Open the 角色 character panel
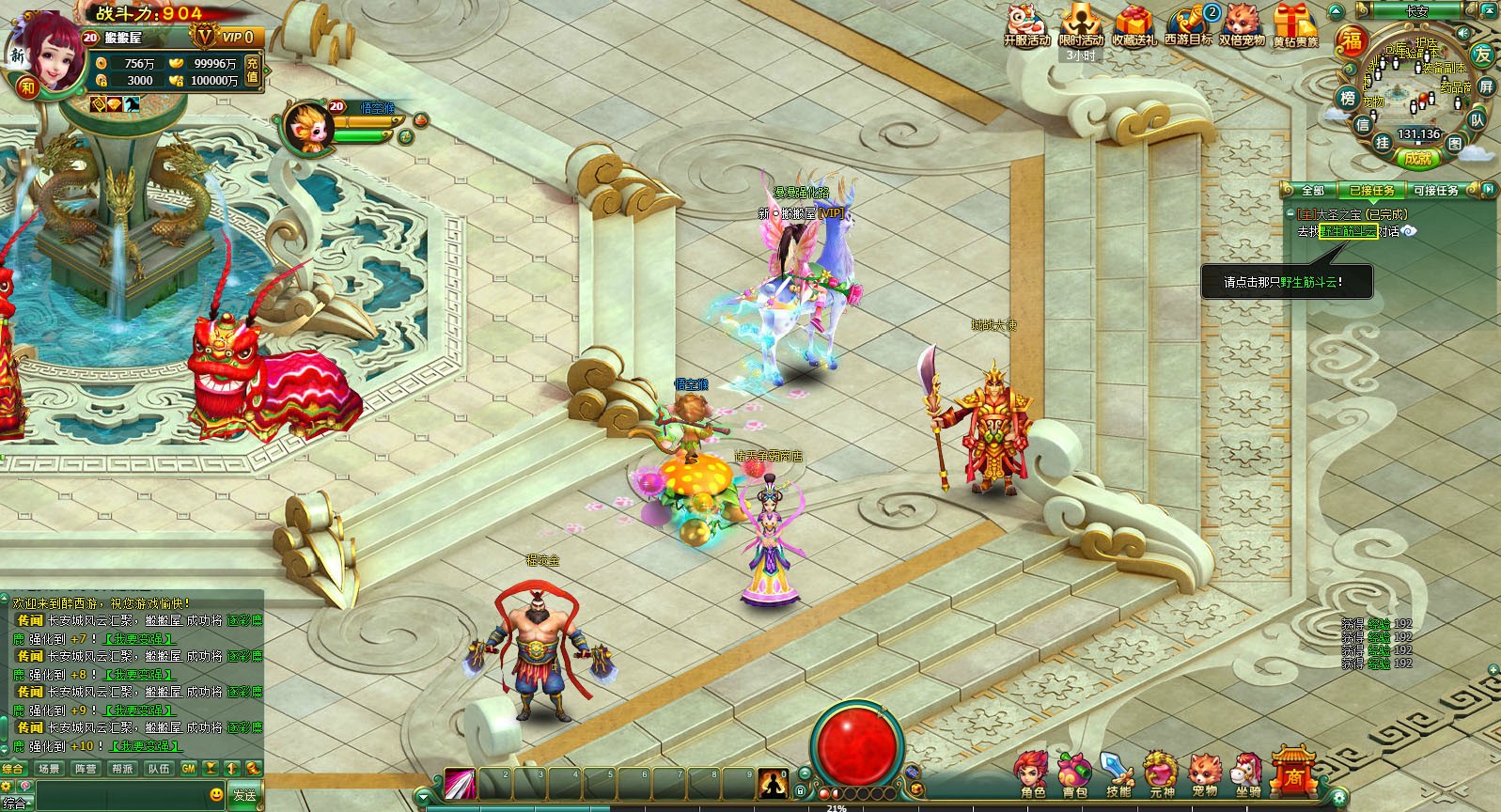This screenshot has width=1501, height=812. tap(1032, 775)
